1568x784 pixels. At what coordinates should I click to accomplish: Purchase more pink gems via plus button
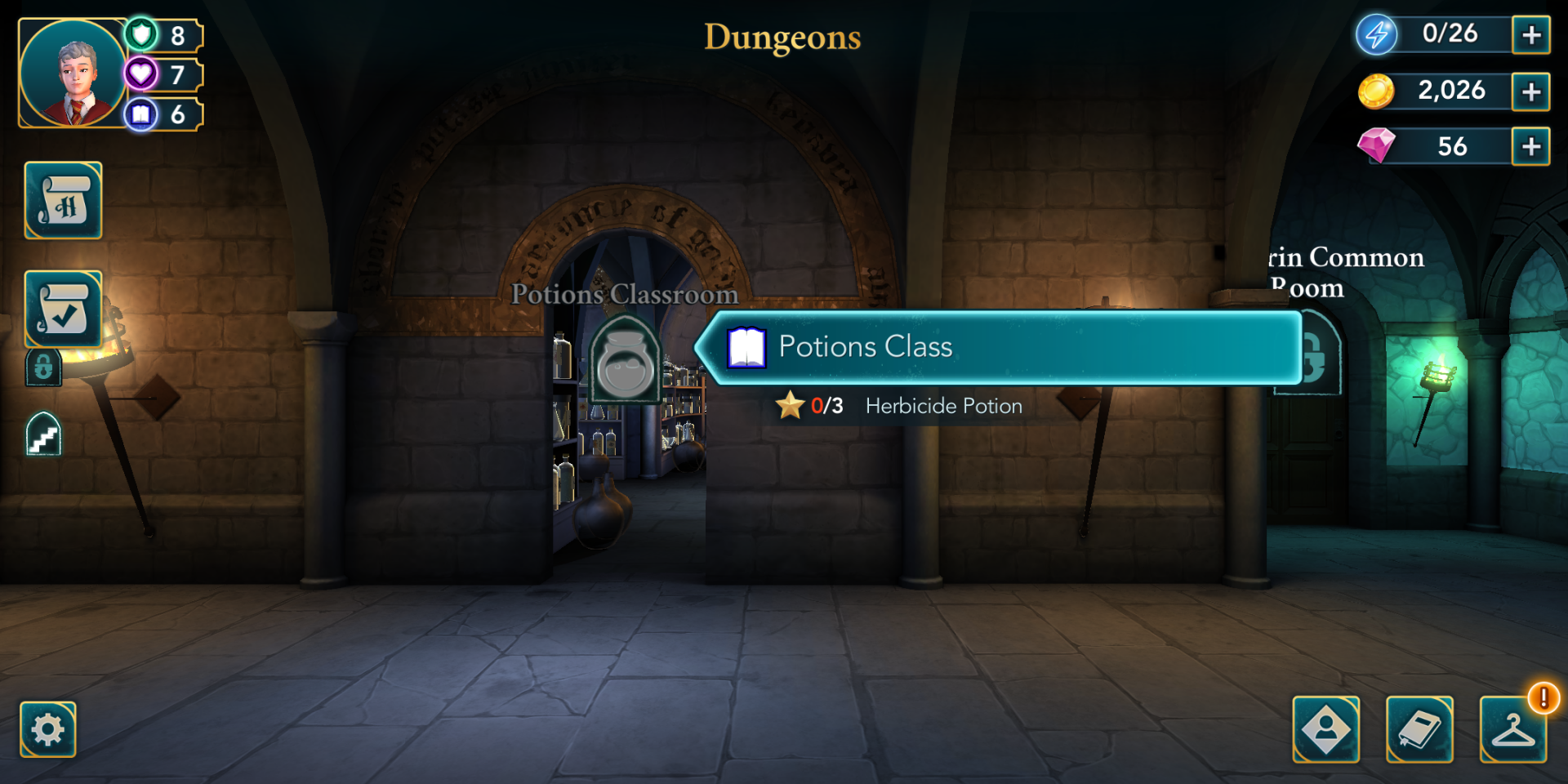tap(1530, 147)
